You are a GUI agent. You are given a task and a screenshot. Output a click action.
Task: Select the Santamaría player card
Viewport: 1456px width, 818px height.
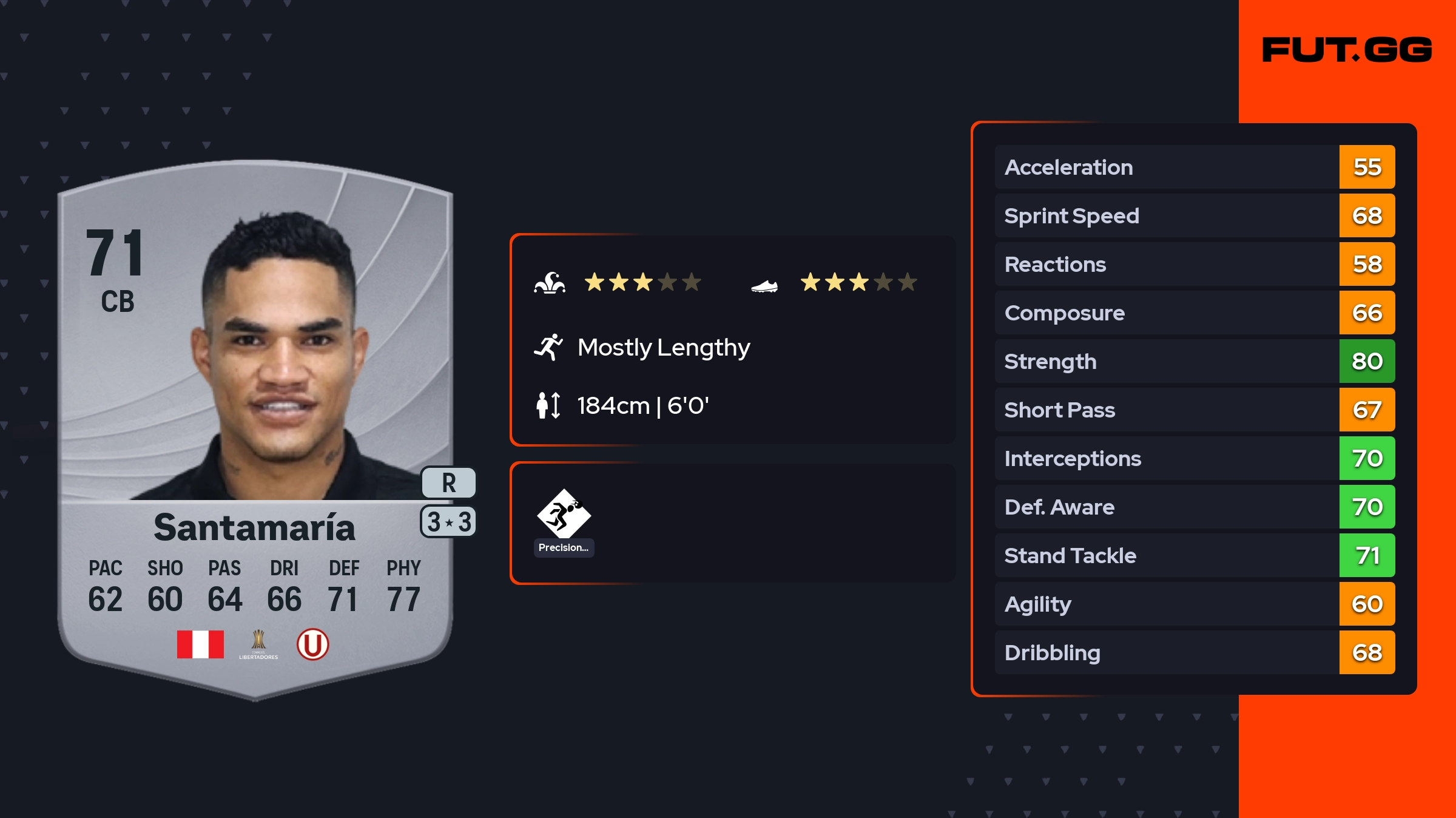pyautogui.click(x=255, y=425)
